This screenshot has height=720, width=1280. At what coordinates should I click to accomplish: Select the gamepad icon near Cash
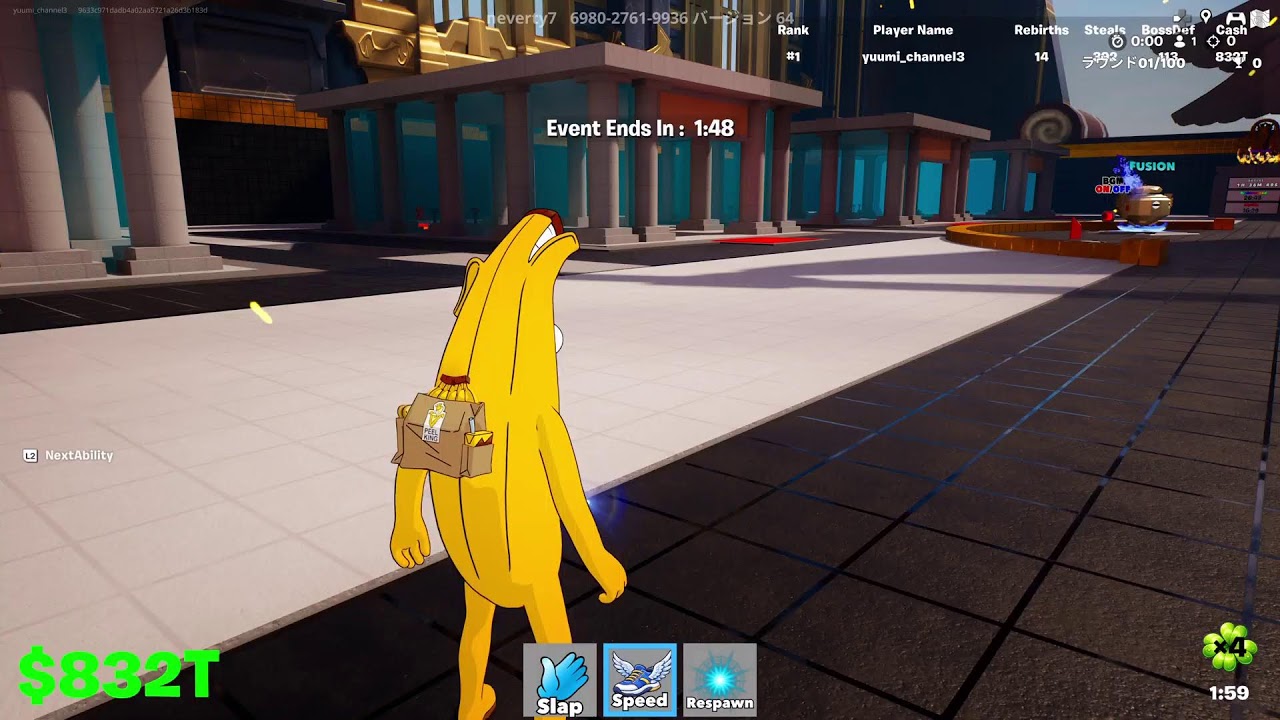click(x=1235, y=17)
